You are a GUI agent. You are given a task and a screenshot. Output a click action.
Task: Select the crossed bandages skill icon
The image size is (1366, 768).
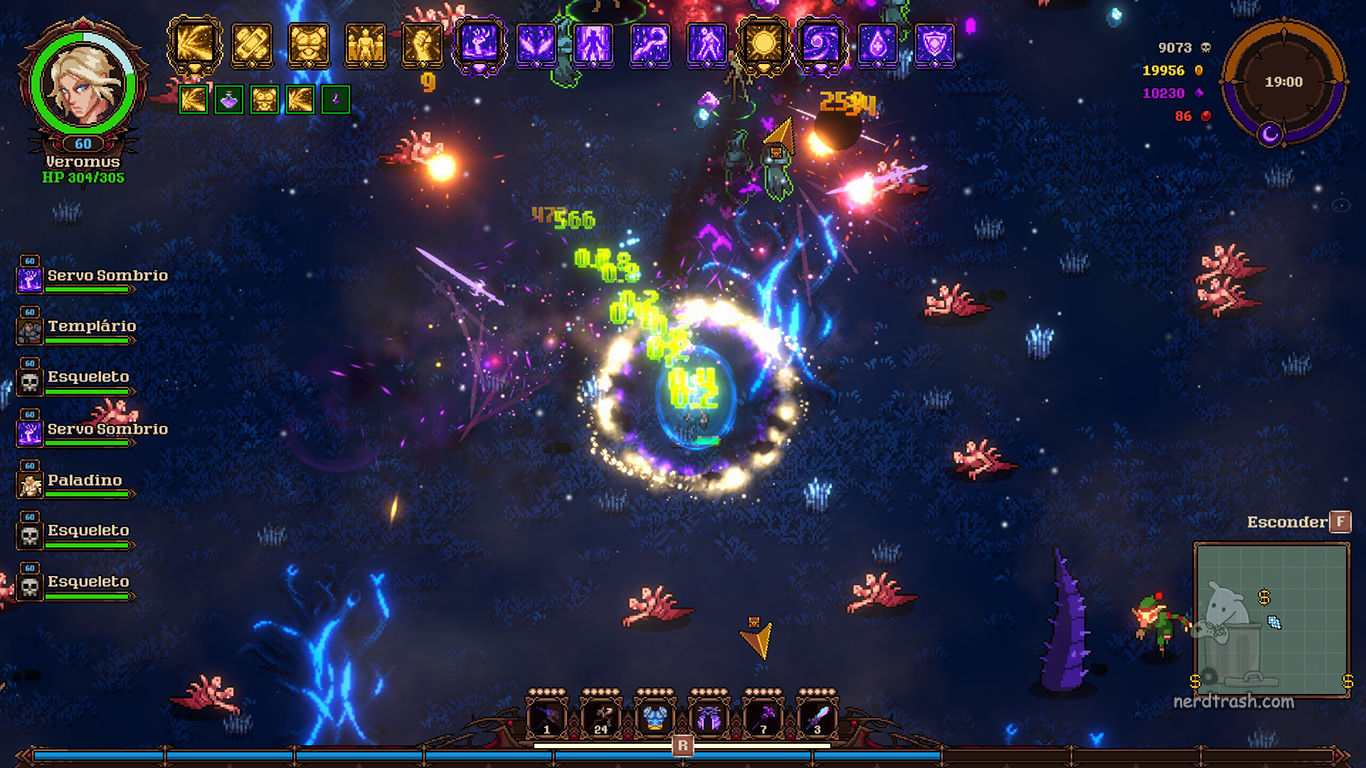coord(252,45)
